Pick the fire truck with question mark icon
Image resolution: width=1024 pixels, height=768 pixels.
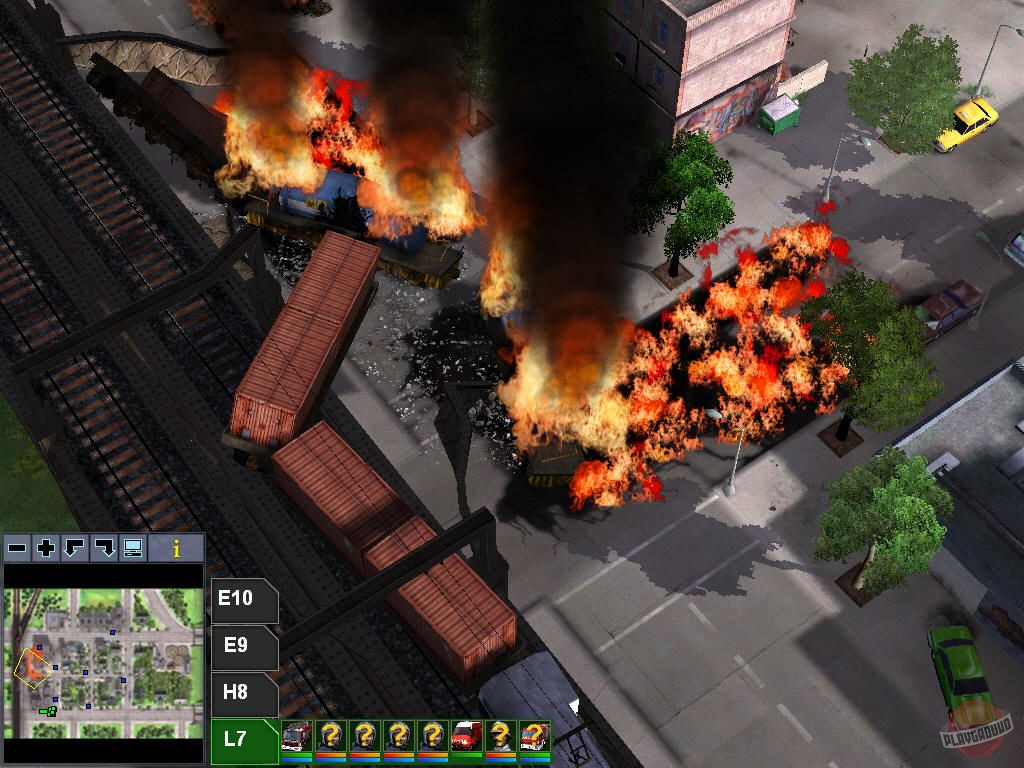click(535, 738)
